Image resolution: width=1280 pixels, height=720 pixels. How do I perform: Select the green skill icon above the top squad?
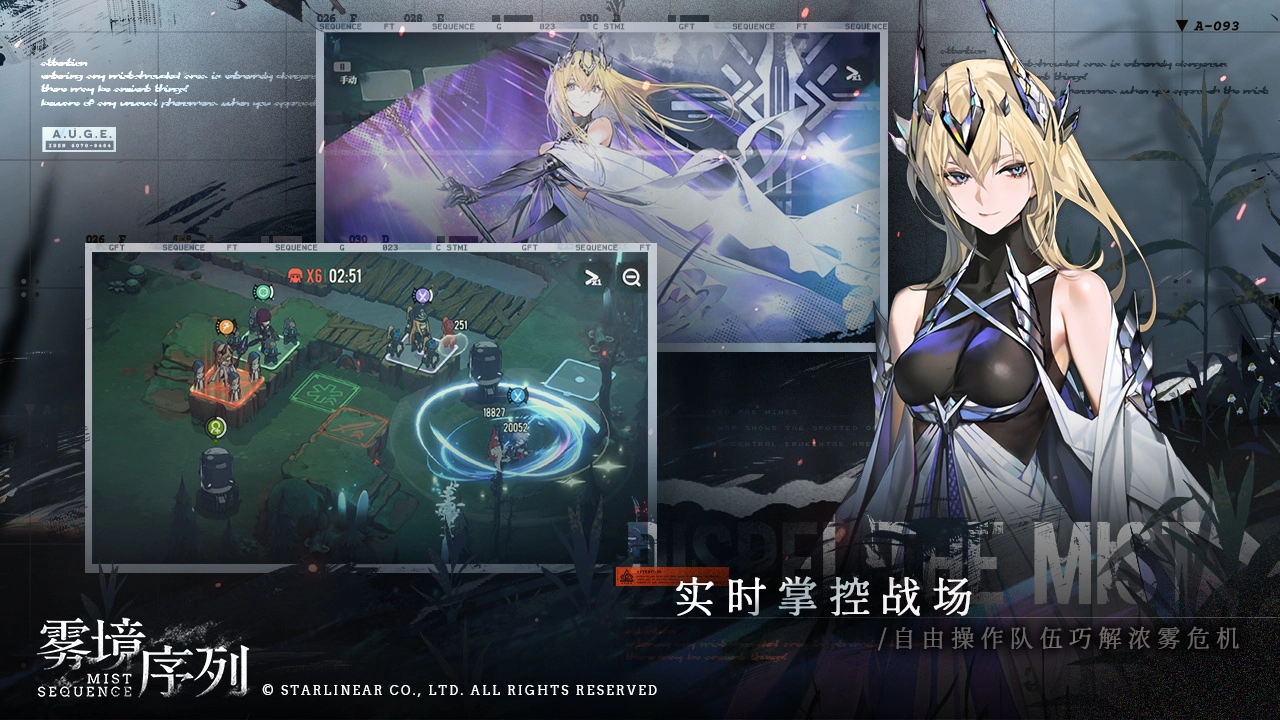[261, 291]
